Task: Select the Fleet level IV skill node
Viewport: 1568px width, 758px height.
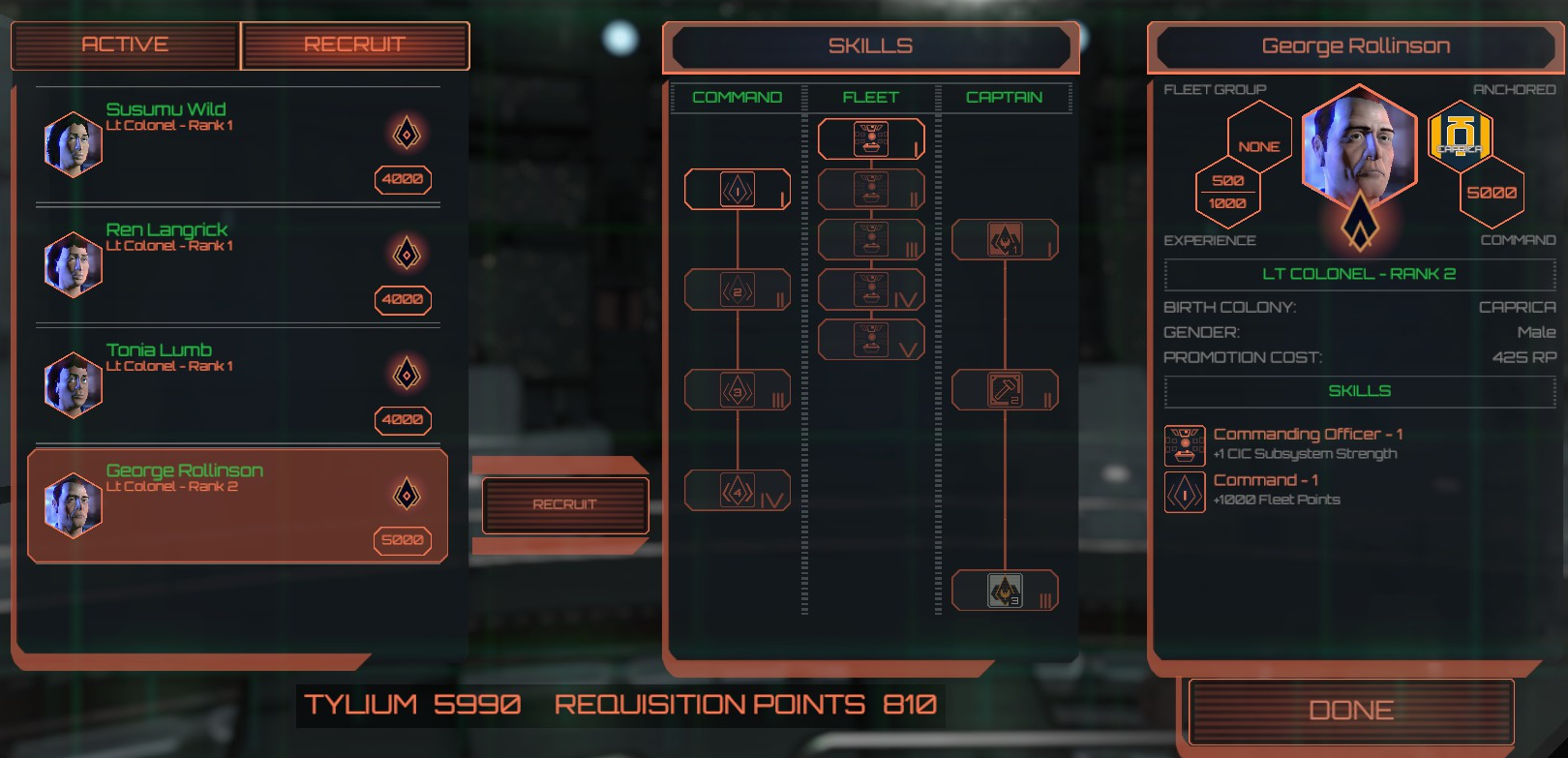Action: click(x=871, y=289)
